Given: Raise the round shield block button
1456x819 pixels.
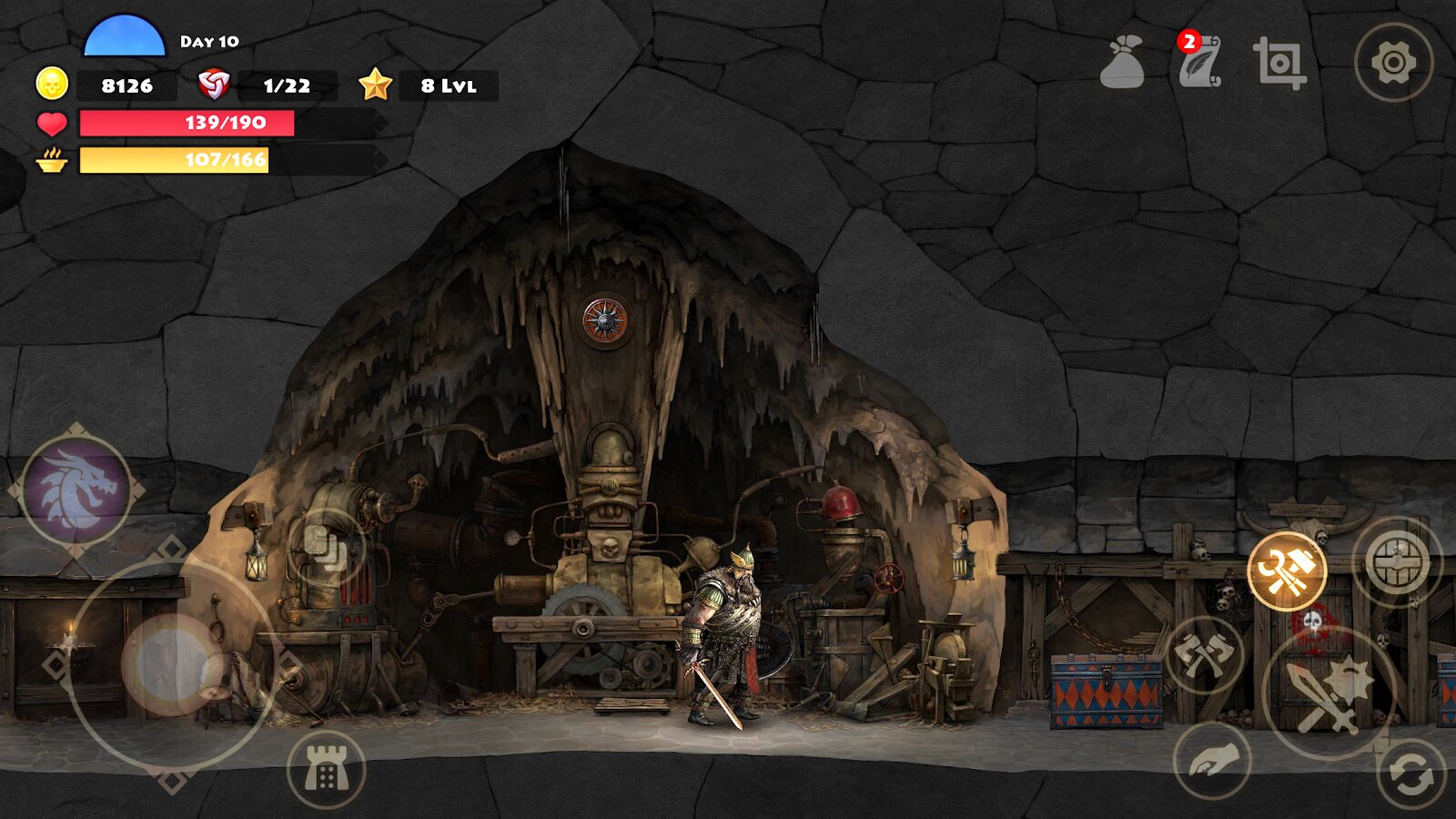Looking at the screenshot, I should pos(1397,561).
